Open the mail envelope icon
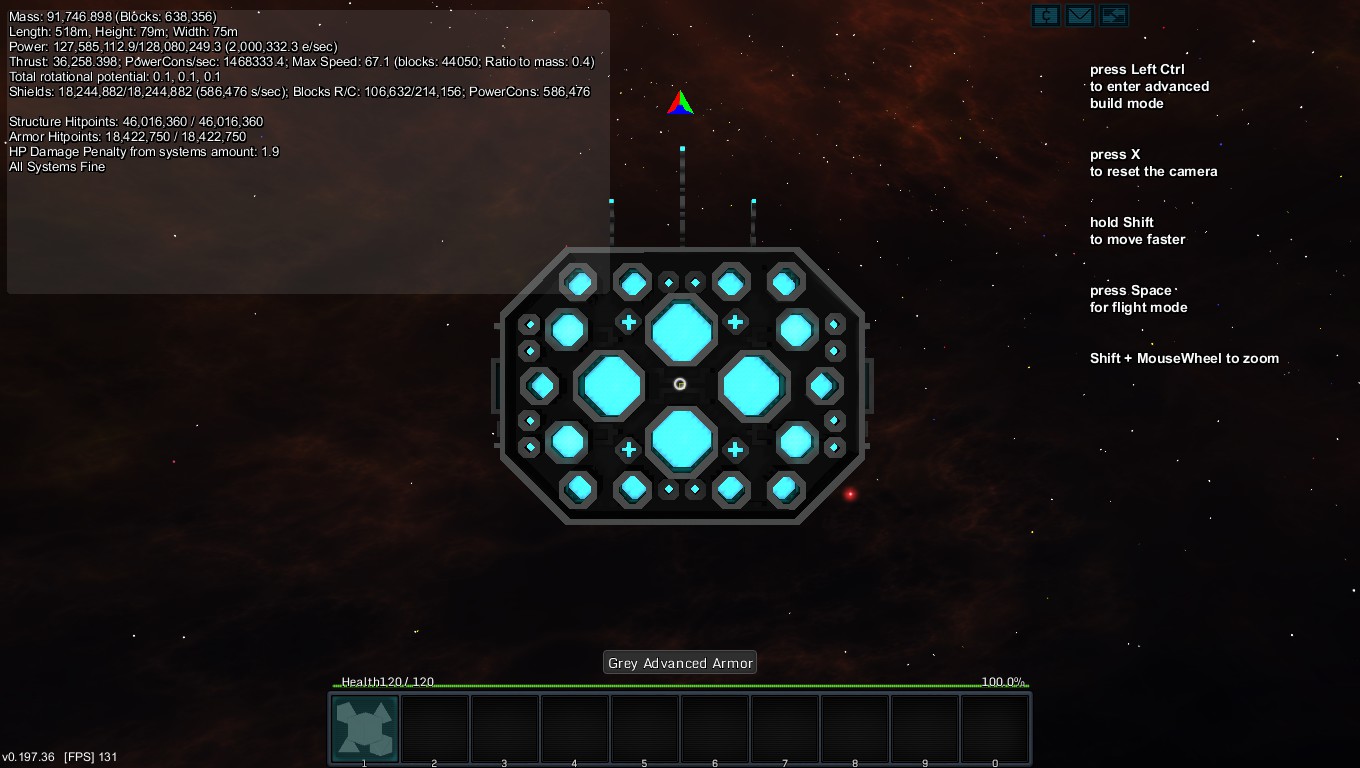This screenshot has height=768, width=1360. point(1079,16)
